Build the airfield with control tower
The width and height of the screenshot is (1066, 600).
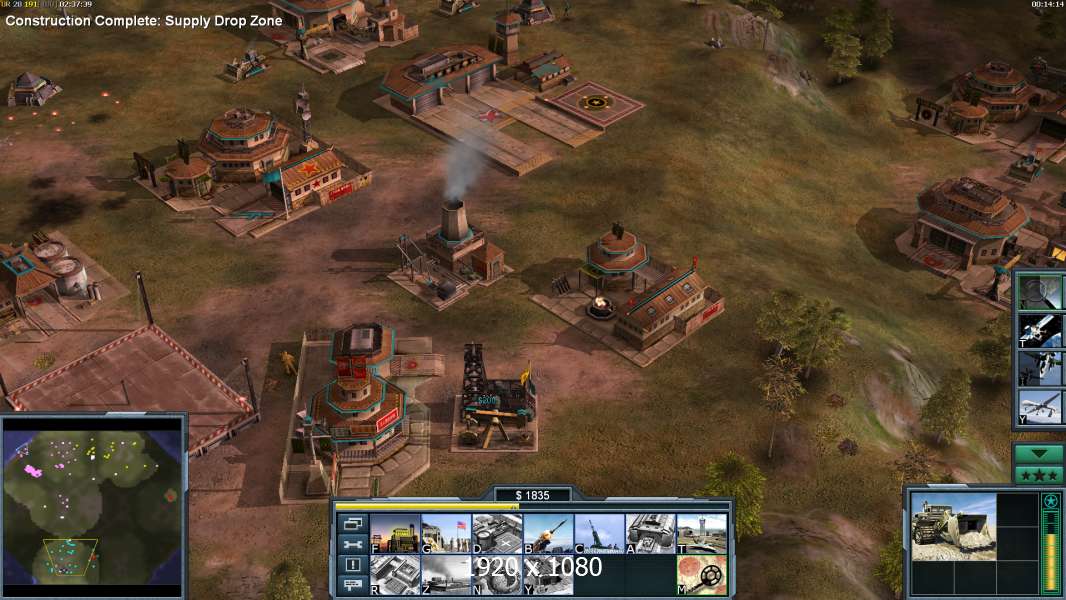coord(701,533)
